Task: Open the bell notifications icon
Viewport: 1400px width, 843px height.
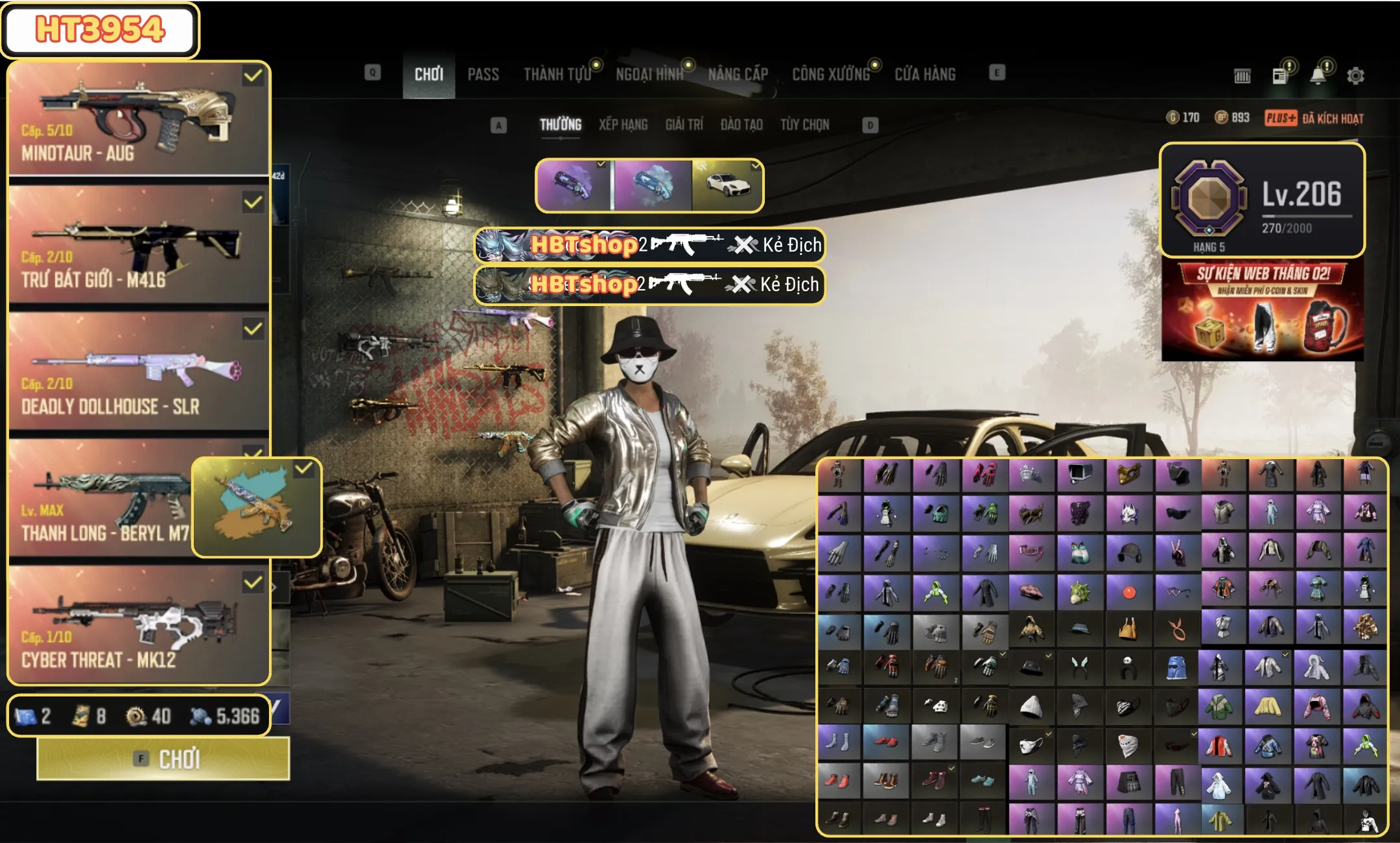Action: [1318, 76]
